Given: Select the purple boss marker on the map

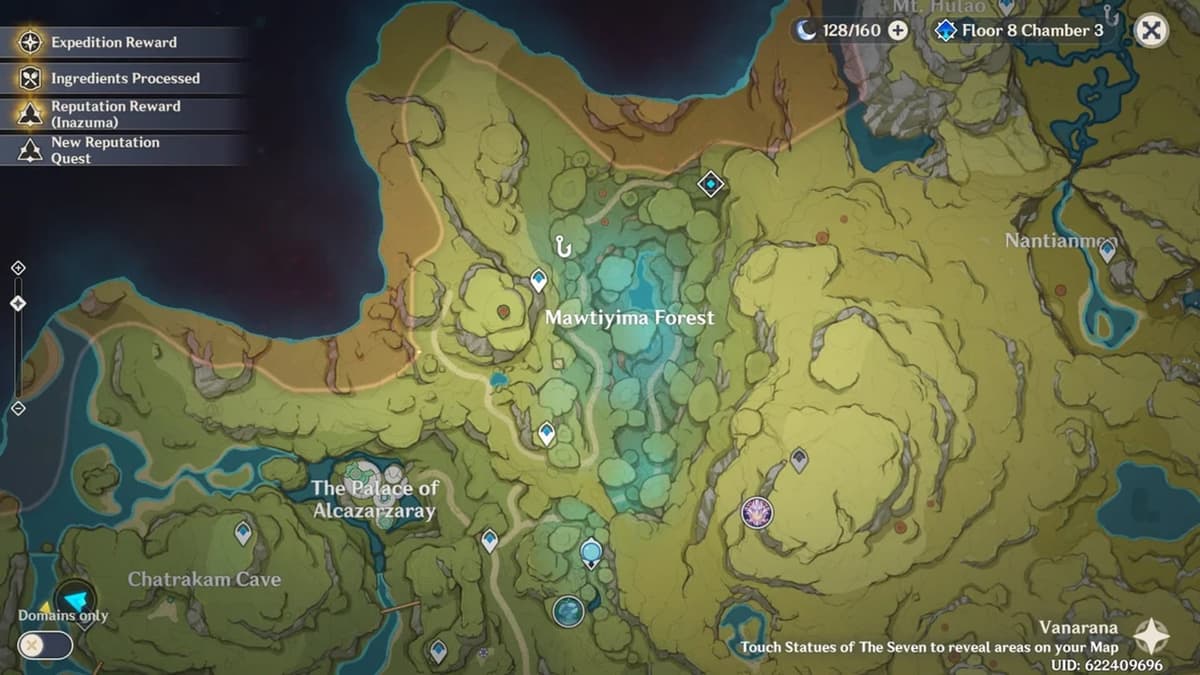Looking at the screenshot, I should [x=757, y=512].
